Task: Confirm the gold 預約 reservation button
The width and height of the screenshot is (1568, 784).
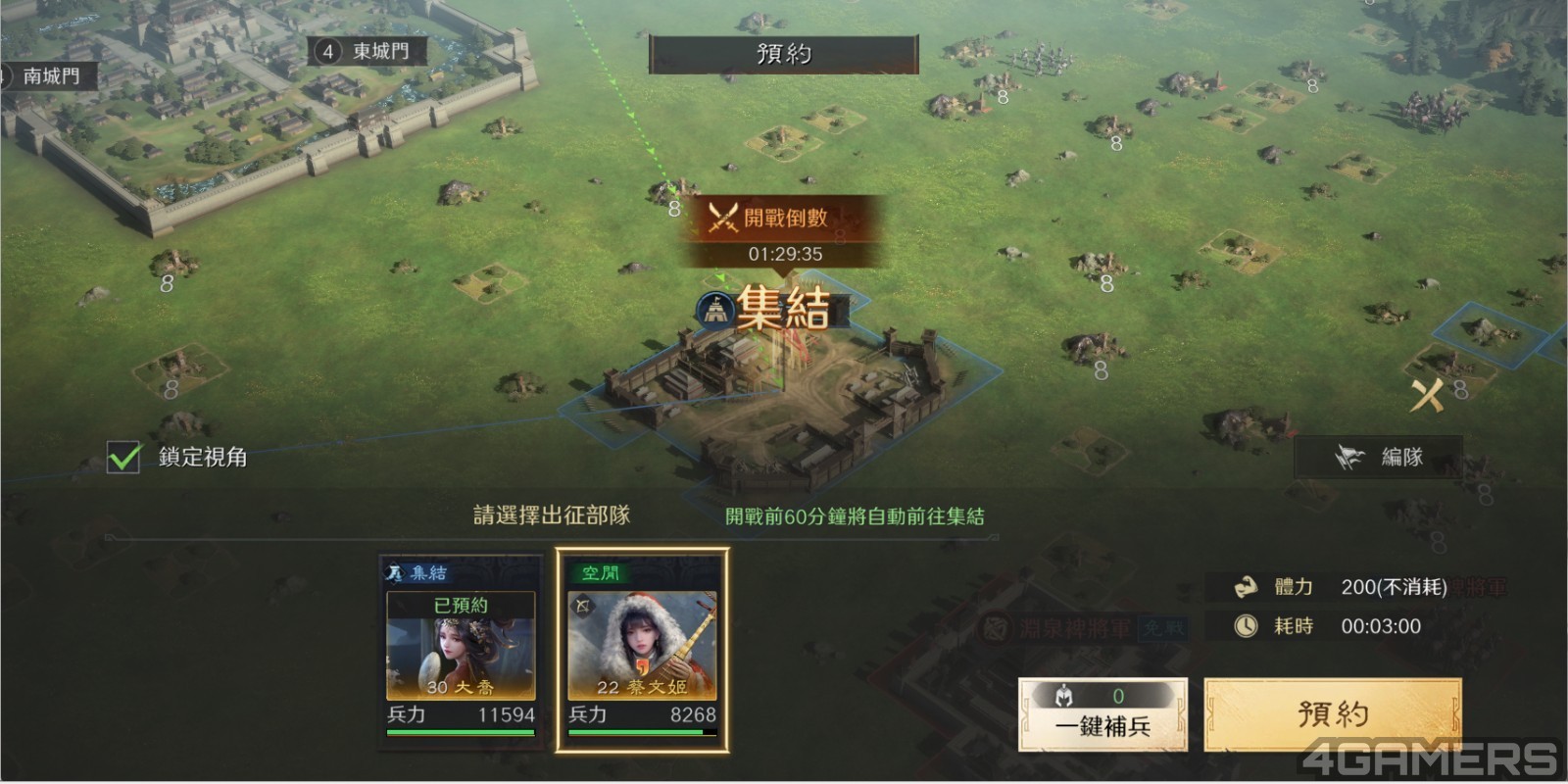Action: [1332, 714]
